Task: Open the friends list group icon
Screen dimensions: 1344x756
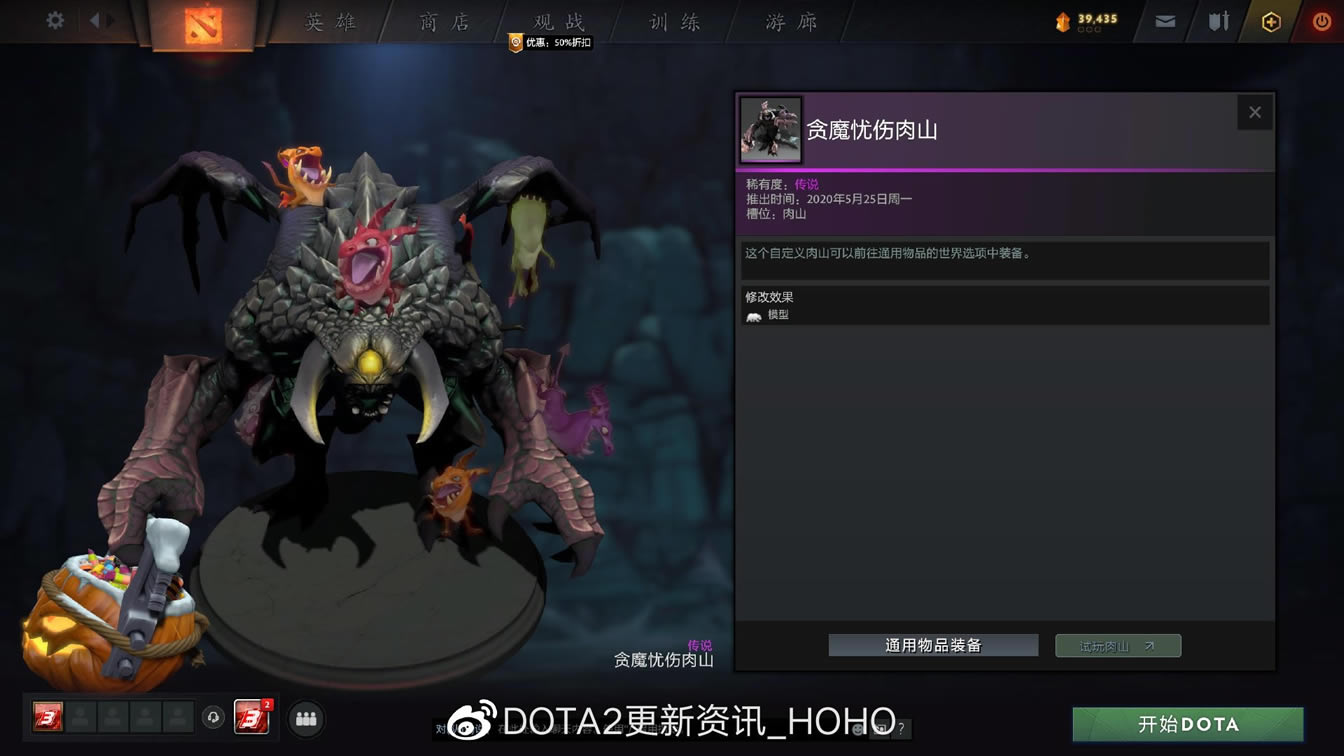Action: [306, 718]
